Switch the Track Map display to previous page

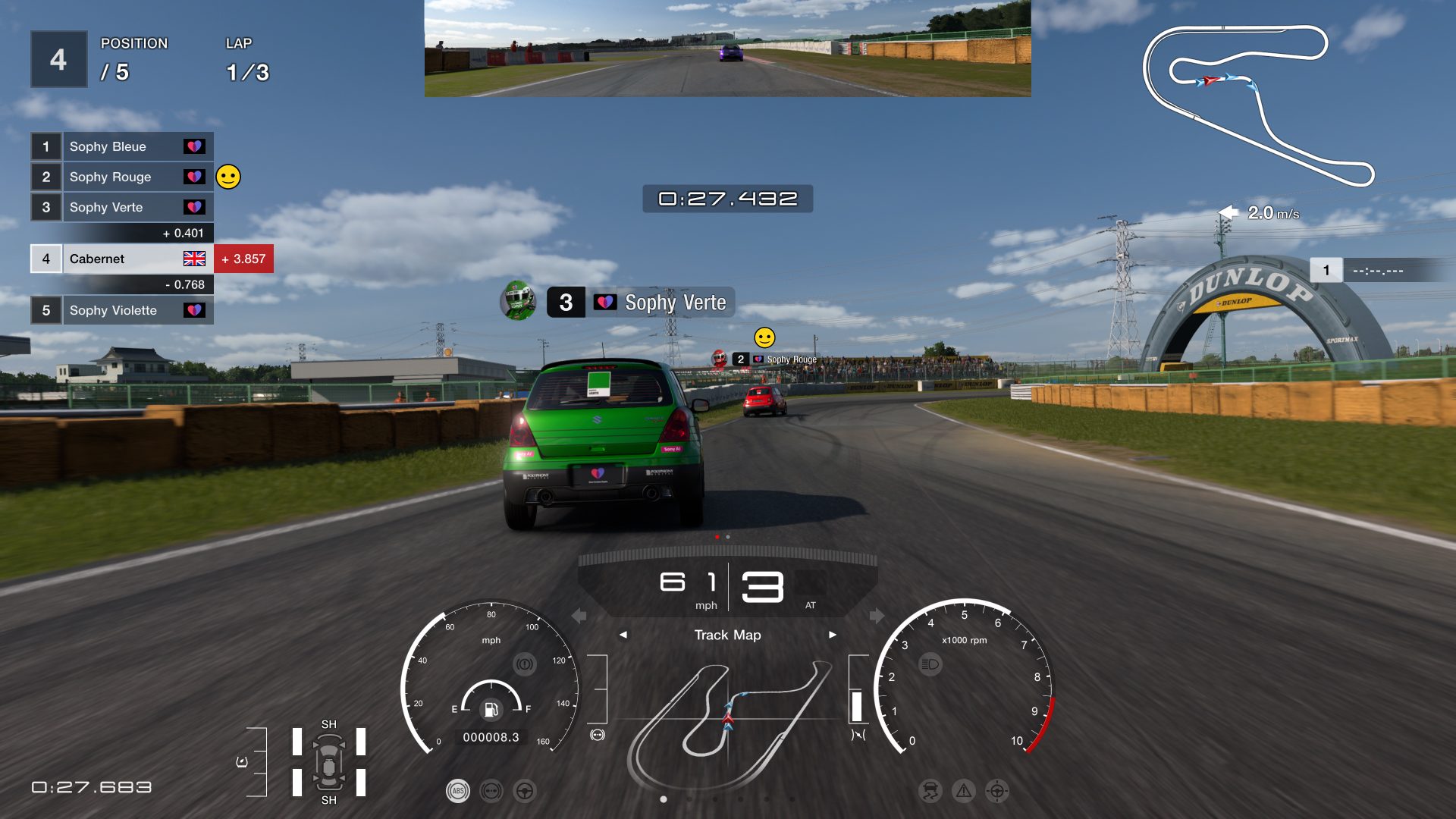(x=623, y=635)
